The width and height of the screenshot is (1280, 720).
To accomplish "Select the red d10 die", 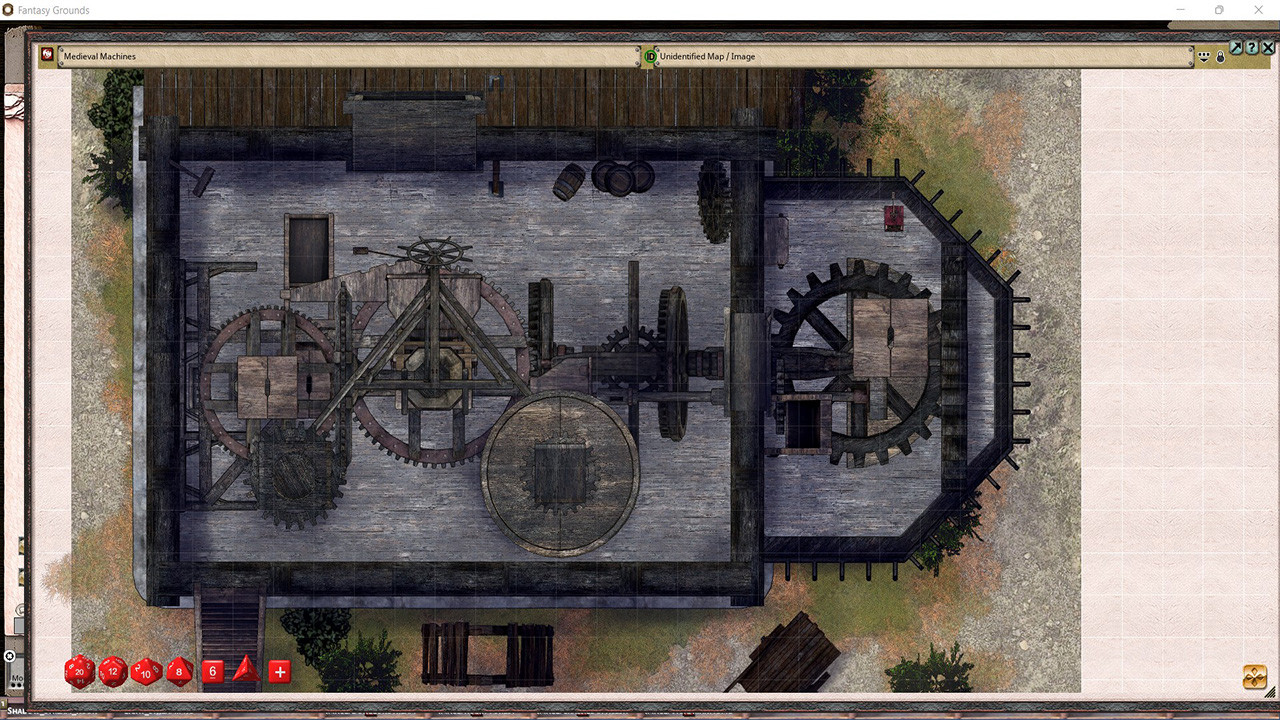I will click(x=145, y=672).
